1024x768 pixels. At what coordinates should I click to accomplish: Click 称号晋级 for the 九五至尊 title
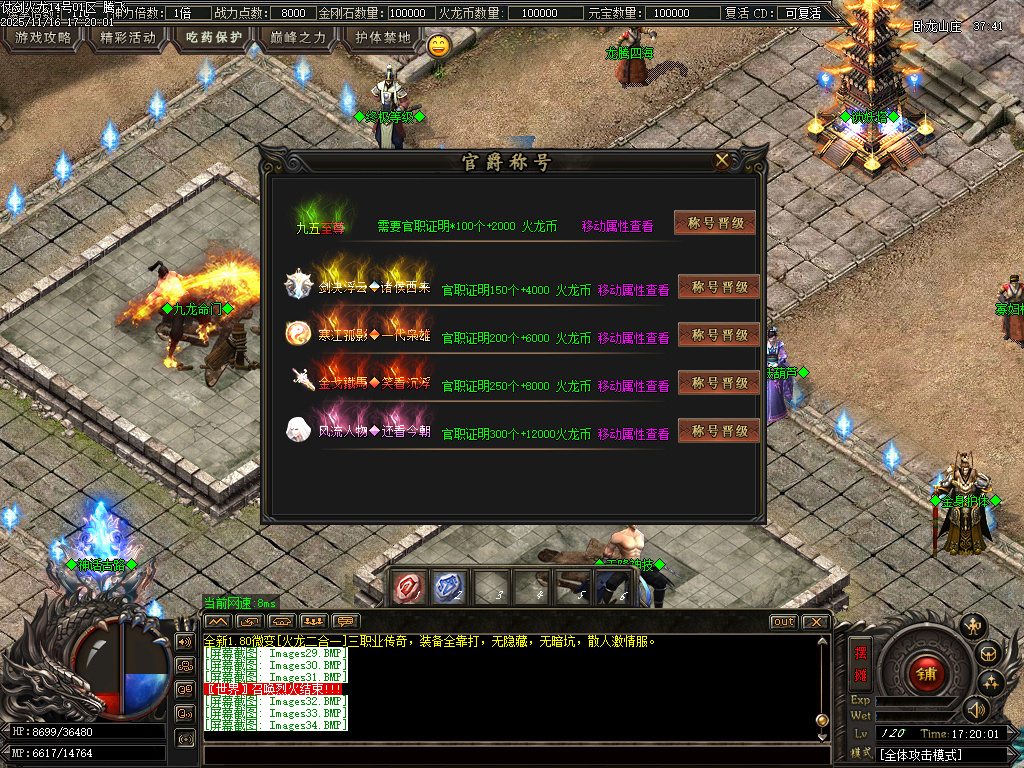[x=715, y=223]
